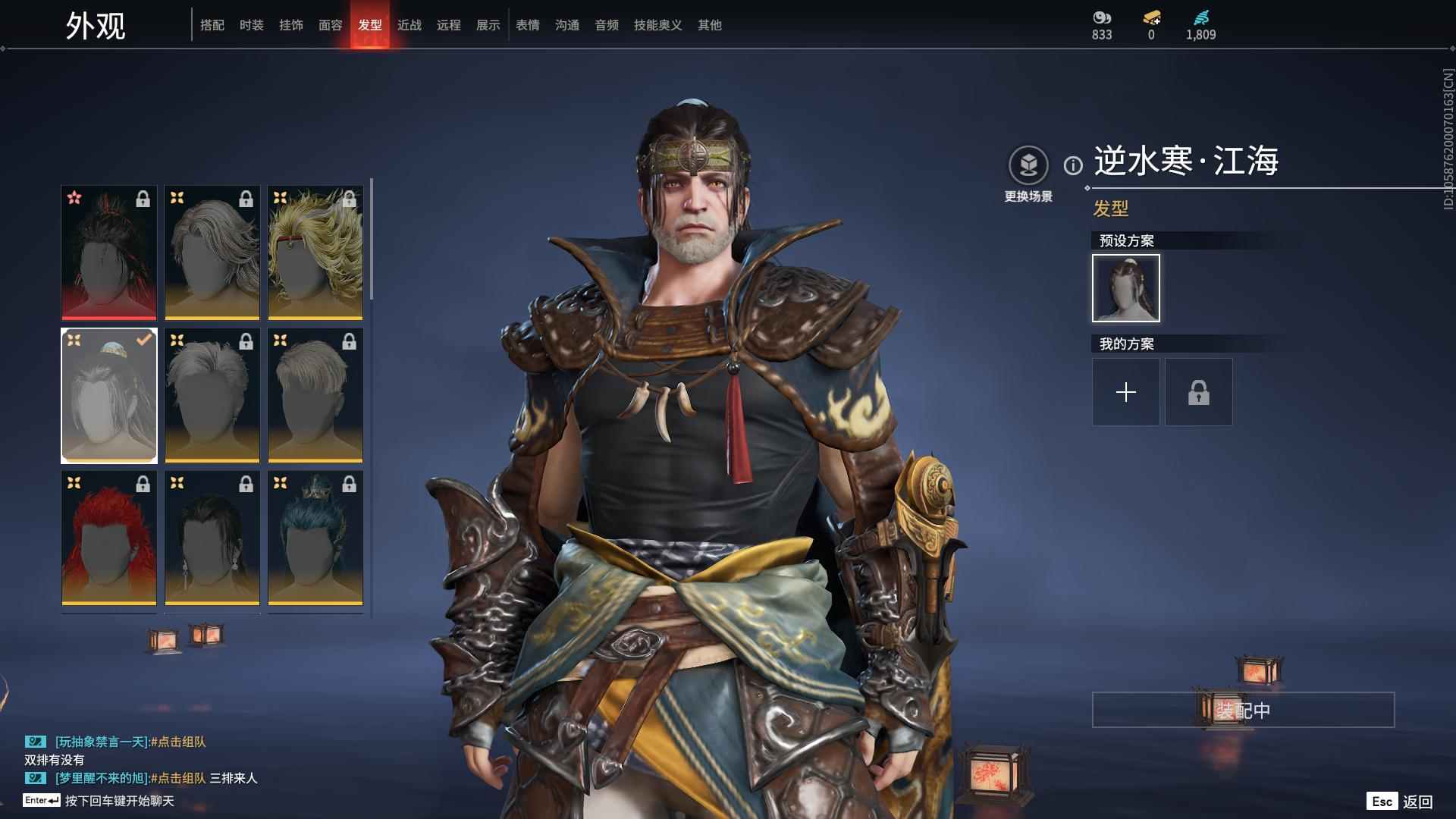Choose the 表情 emote tab
This screenshot has height=819, width=1456.
[x=527, y=25]
